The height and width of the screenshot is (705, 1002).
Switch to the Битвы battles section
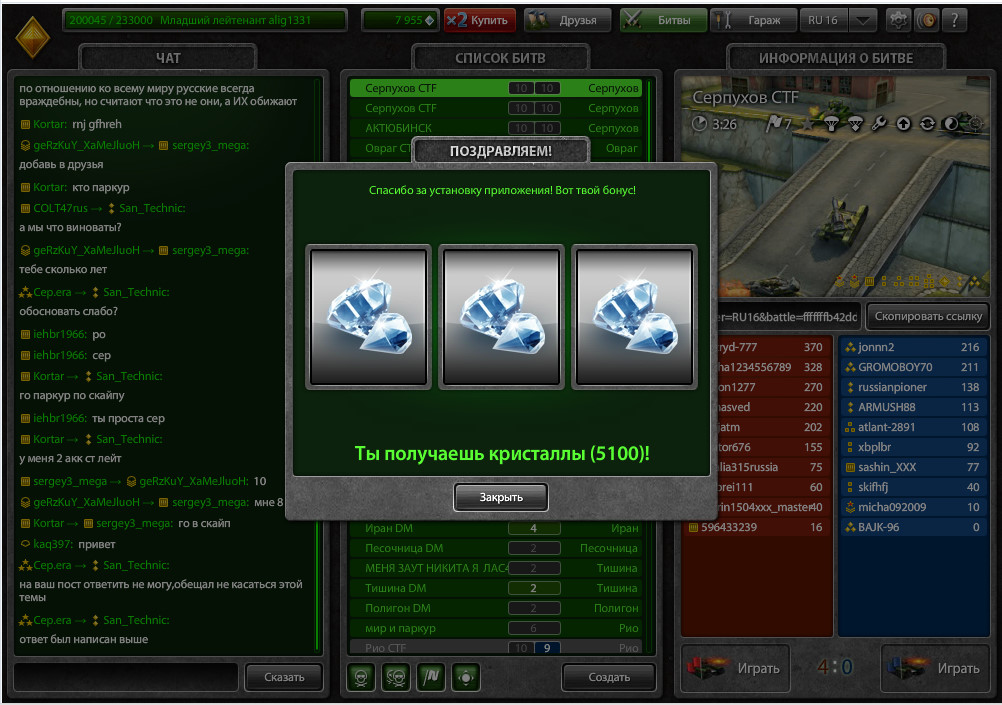[663, 20]
